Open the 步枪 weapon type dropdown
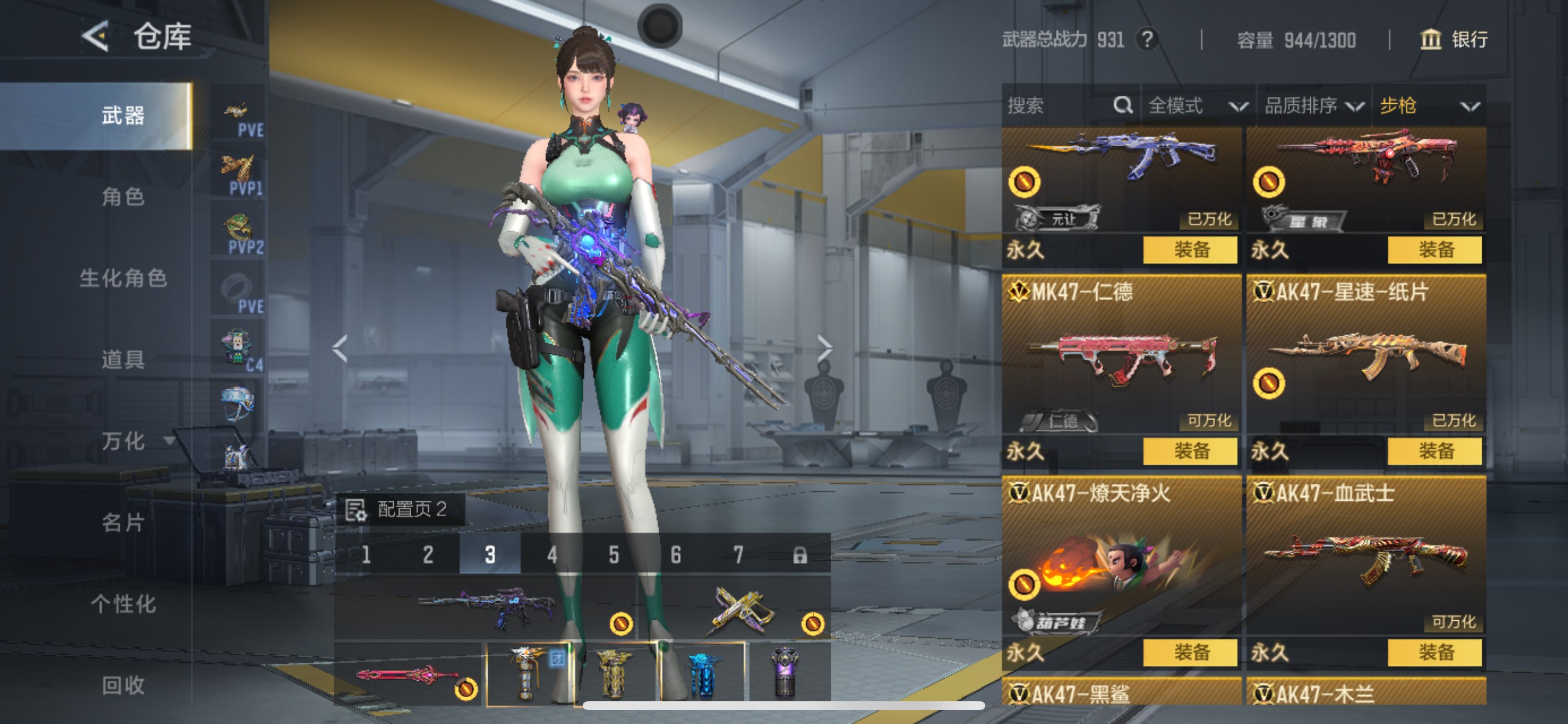Viewport: 1568px width, 724px height. point(1428,106)
